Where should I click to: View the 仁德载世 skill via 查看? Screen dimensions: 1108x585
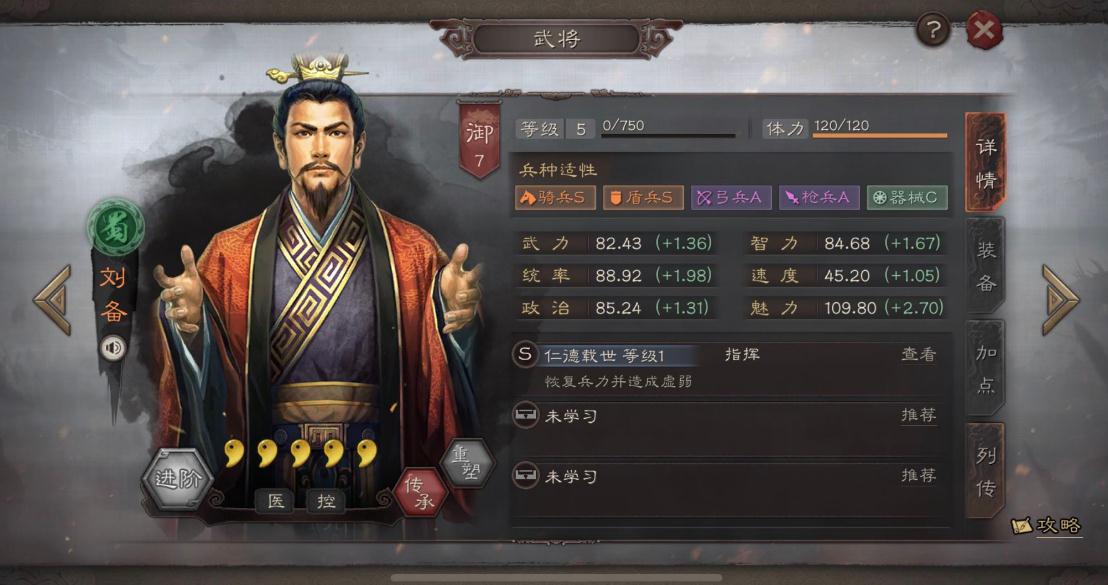pyautogui.click(x=918, y=355)
